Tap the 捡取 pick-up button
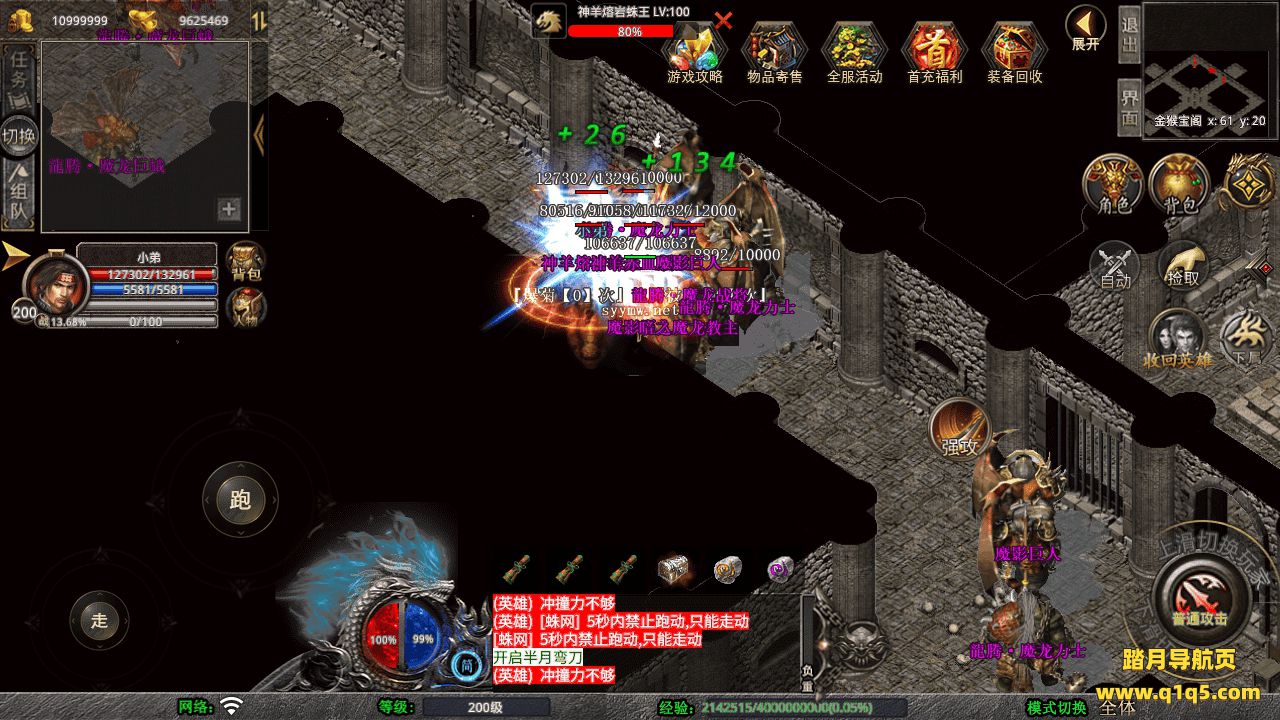Viewport: 1280px width, 720px height. click(x=1183, y=266)
